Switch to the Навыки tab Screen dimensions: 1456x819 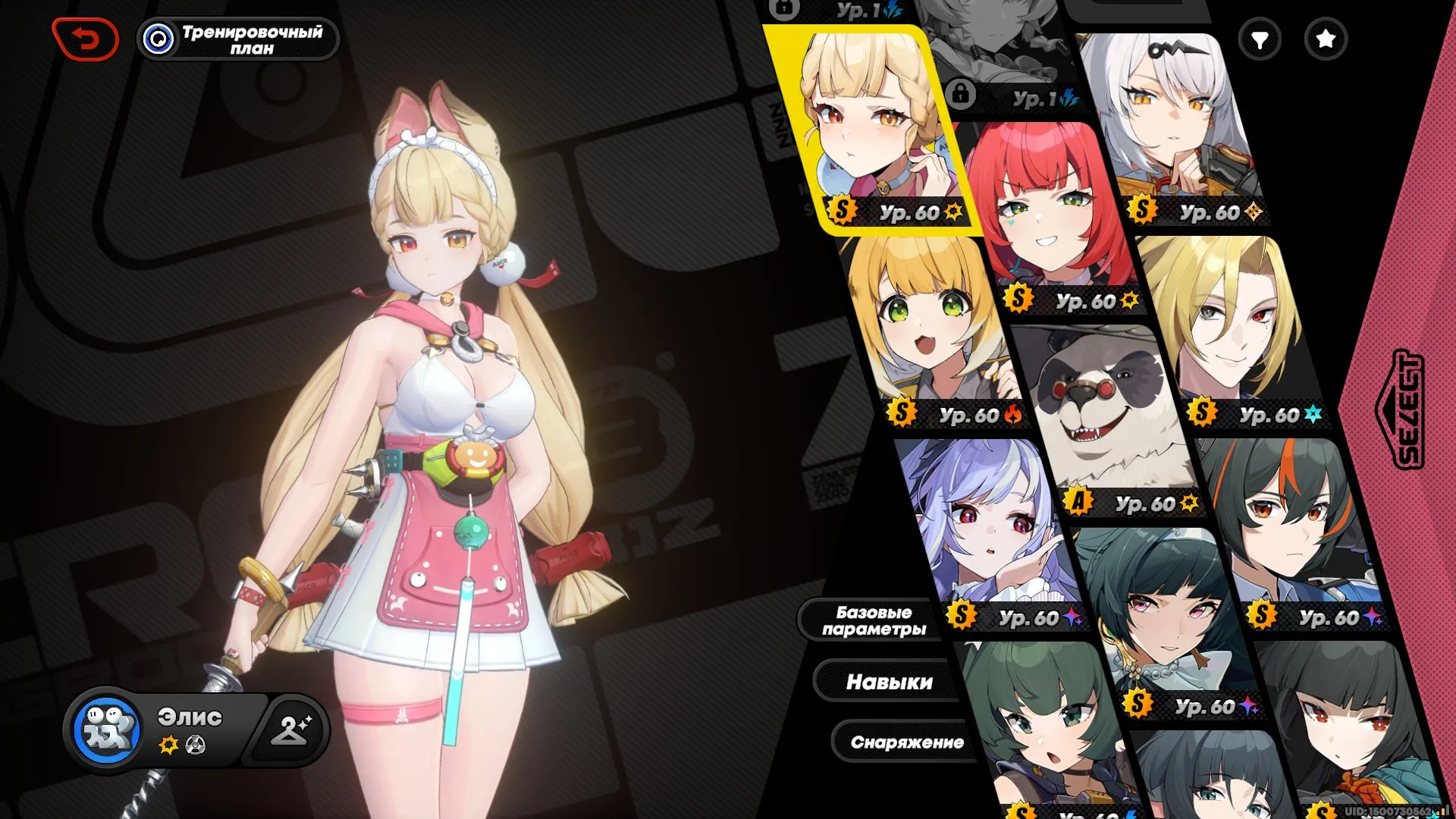coord(891,681)
